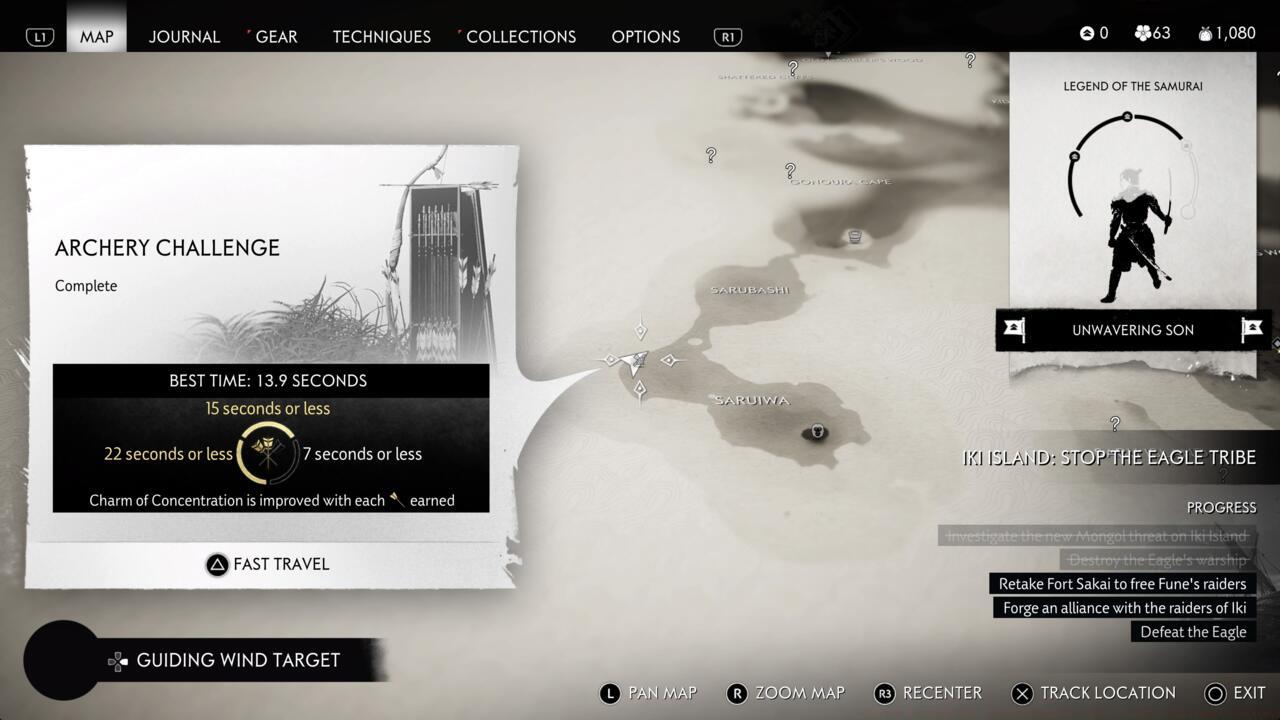Fast travel to the Archery Challenge

pos(268,564)
